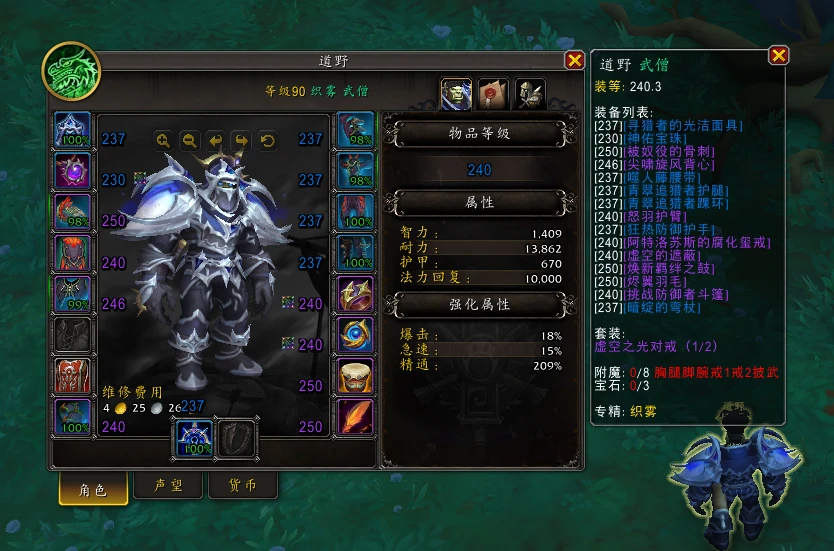Viewport: 834px width, 551px height.
Task: Select the helmet equipment slot
Action: point(72,131)
